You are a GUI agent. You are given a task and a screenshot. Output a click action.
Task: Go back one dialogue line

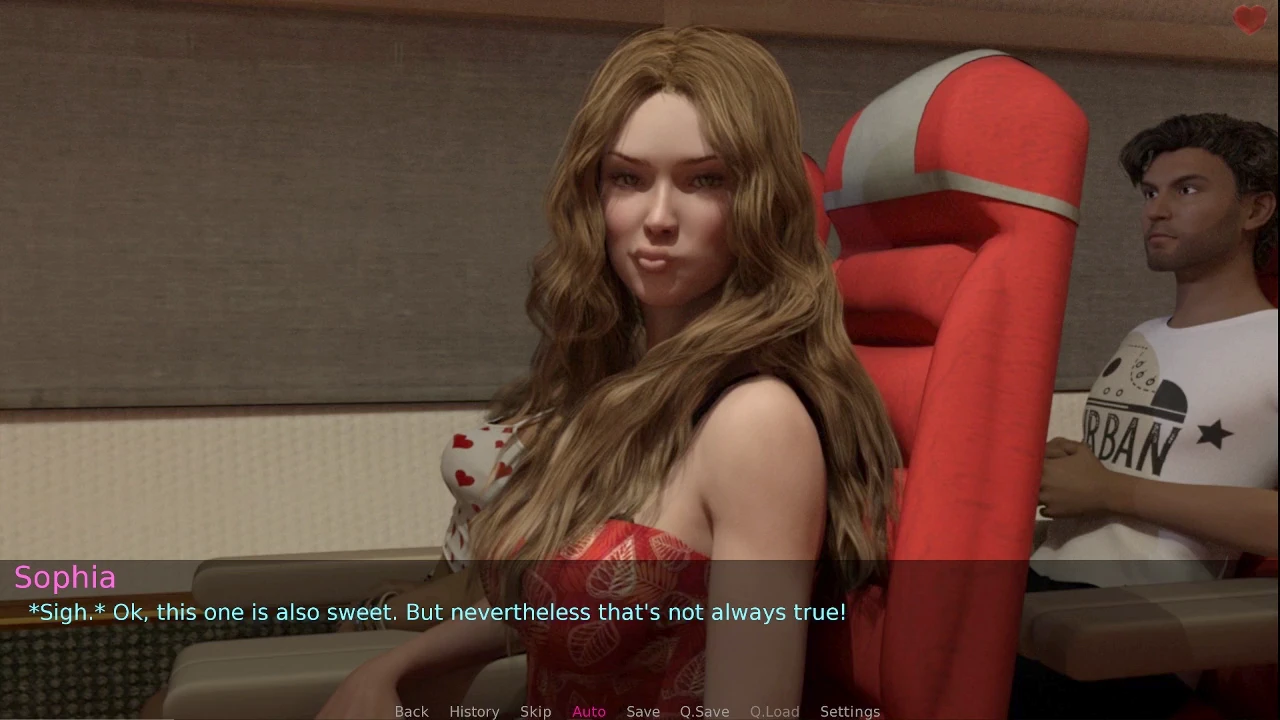[x=411, y=711]
